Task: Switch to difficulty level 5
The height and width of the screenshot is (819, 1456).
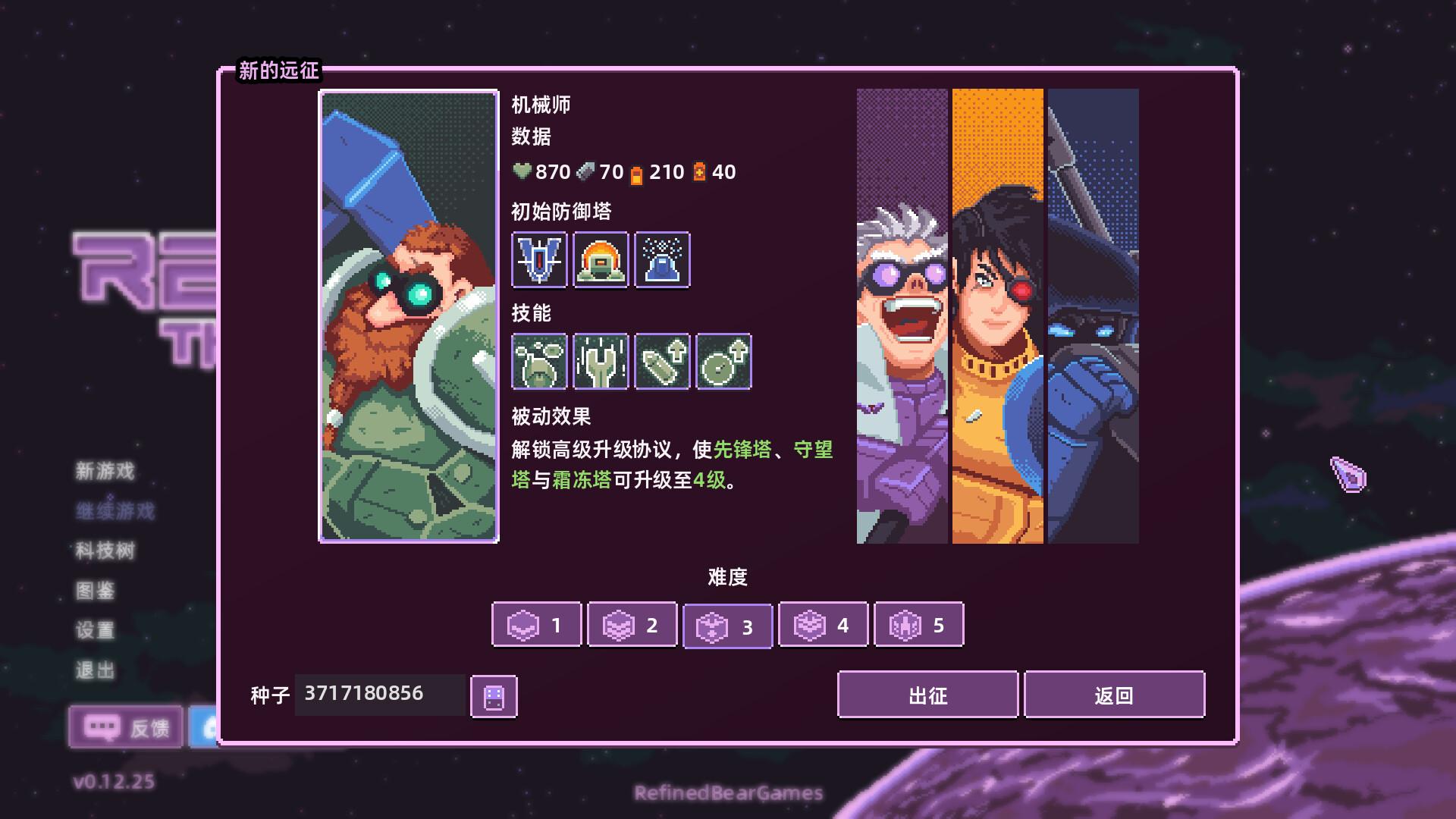Action: coord(918,625)
